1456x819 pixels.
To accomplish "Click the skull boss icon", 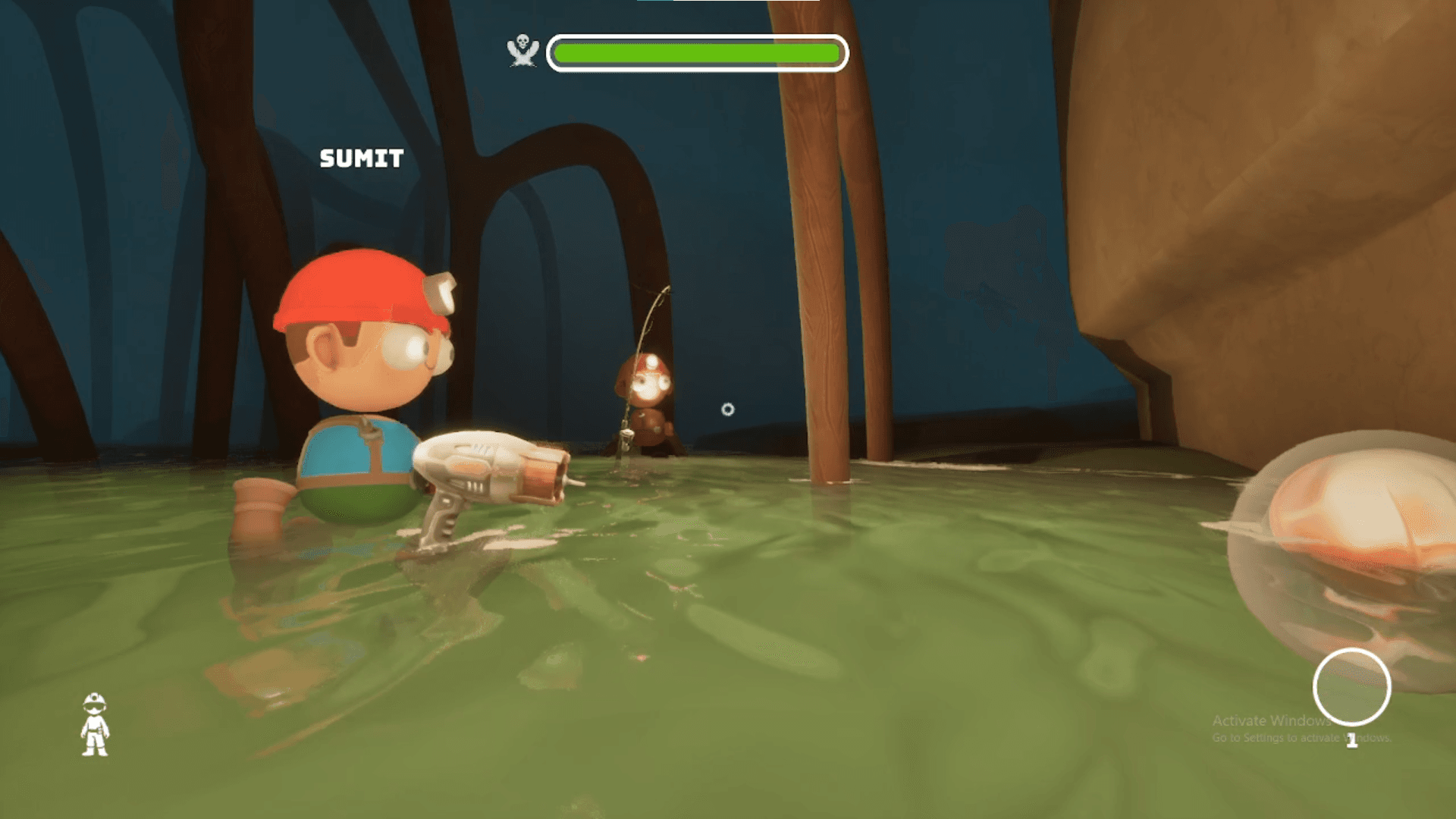I will [524, 52].
